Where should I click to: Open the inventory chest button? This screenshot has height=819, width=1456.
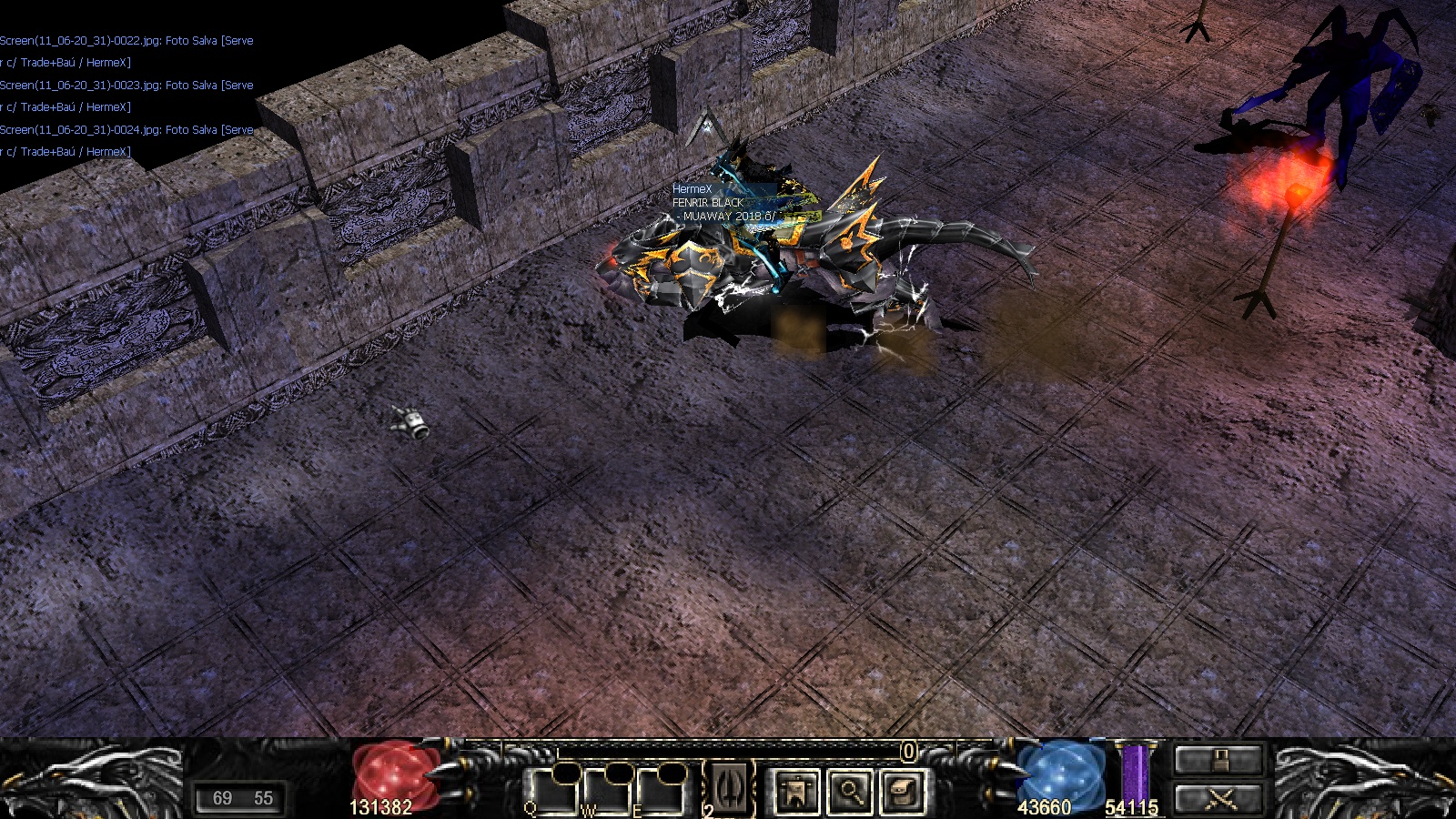(903, 791)
